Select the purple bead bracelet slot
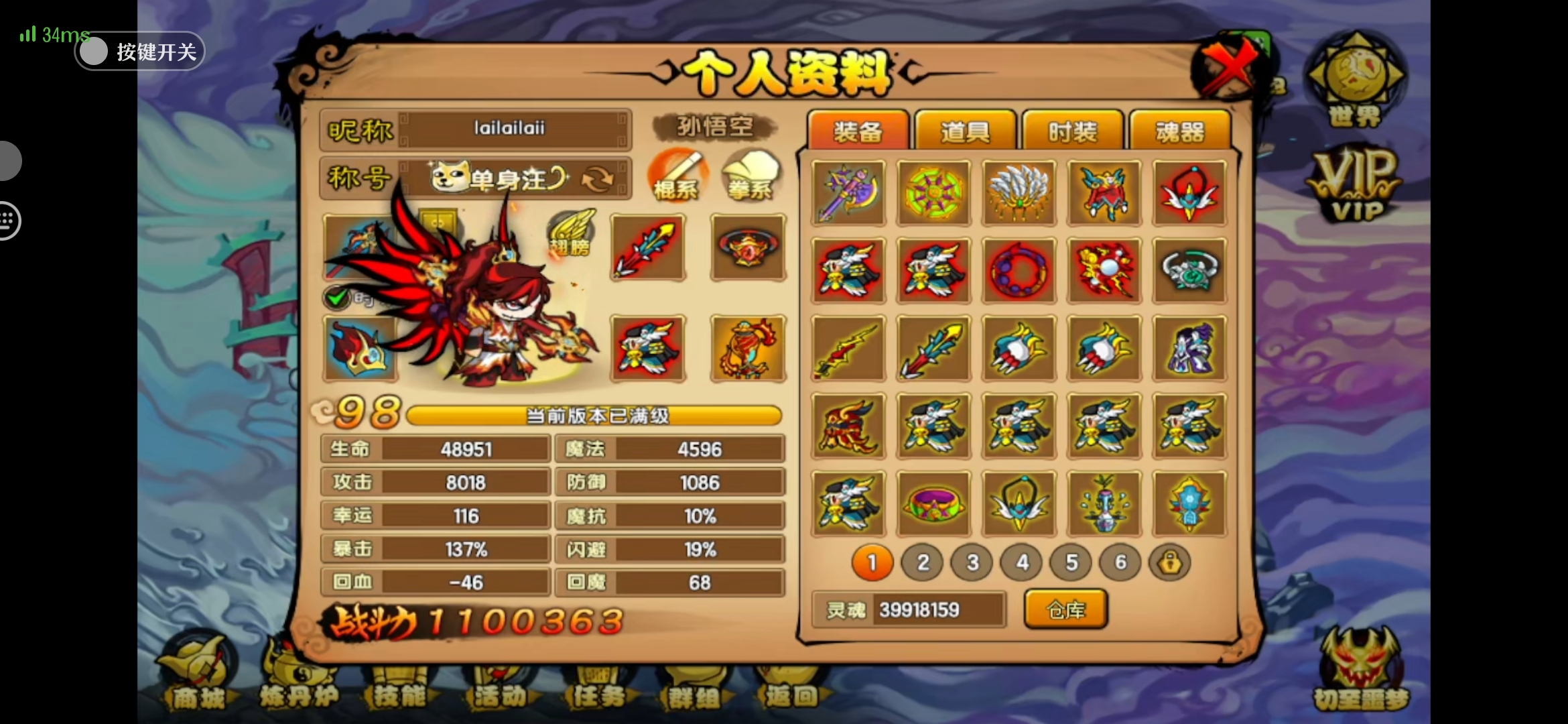 [x=1019, y=271]
